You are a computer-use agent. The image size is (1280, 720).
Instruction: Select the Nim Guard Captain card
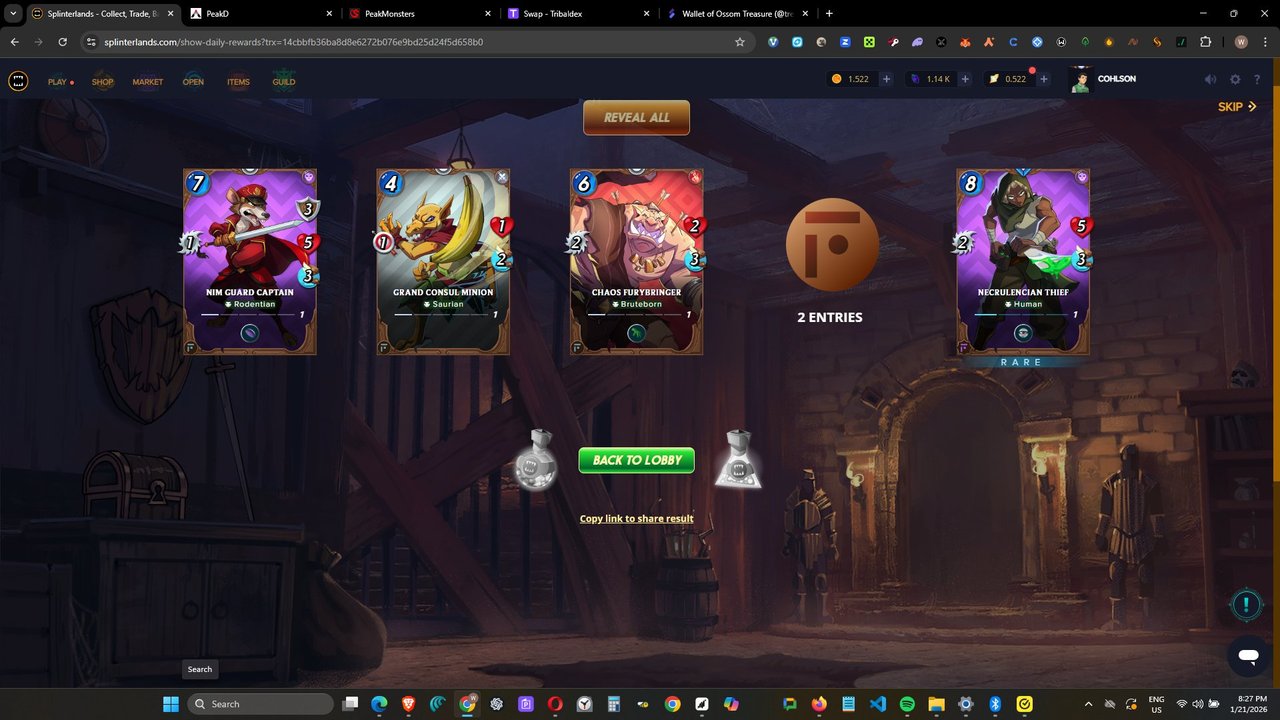(x=250, y=261)
